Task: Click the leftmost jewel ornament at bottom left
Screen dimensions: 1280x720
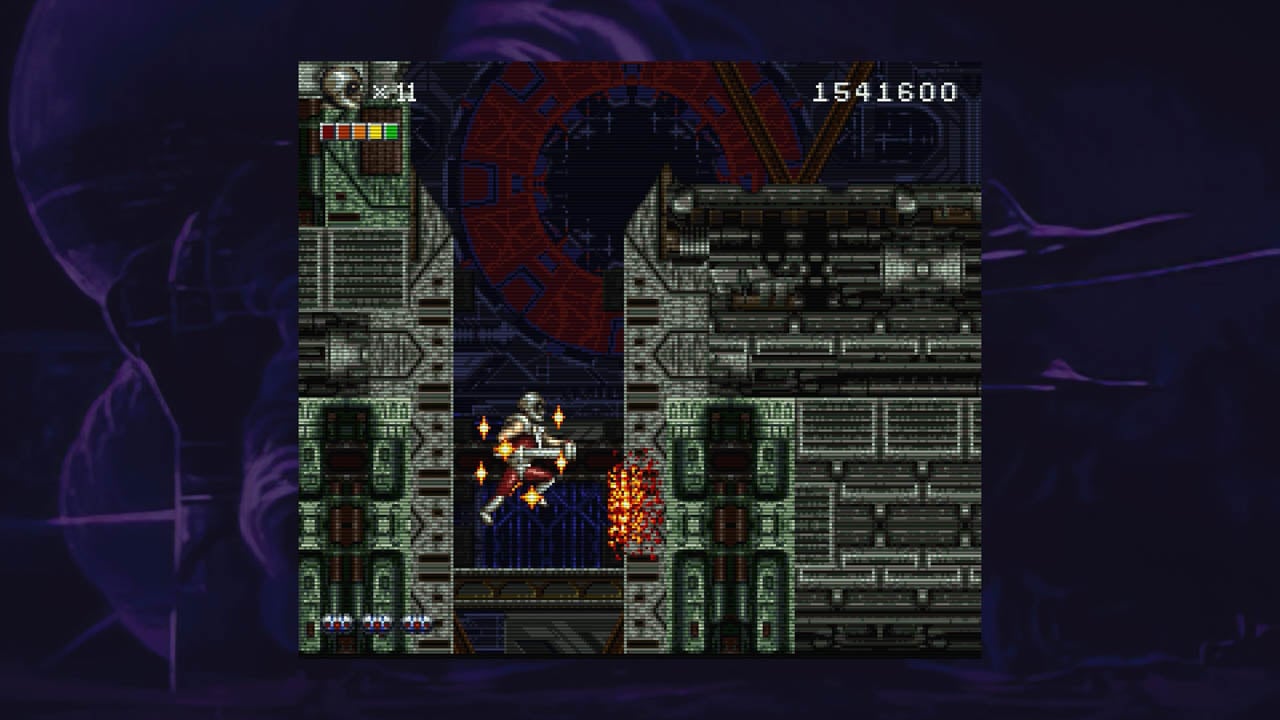Action: [x=336, y=623]
